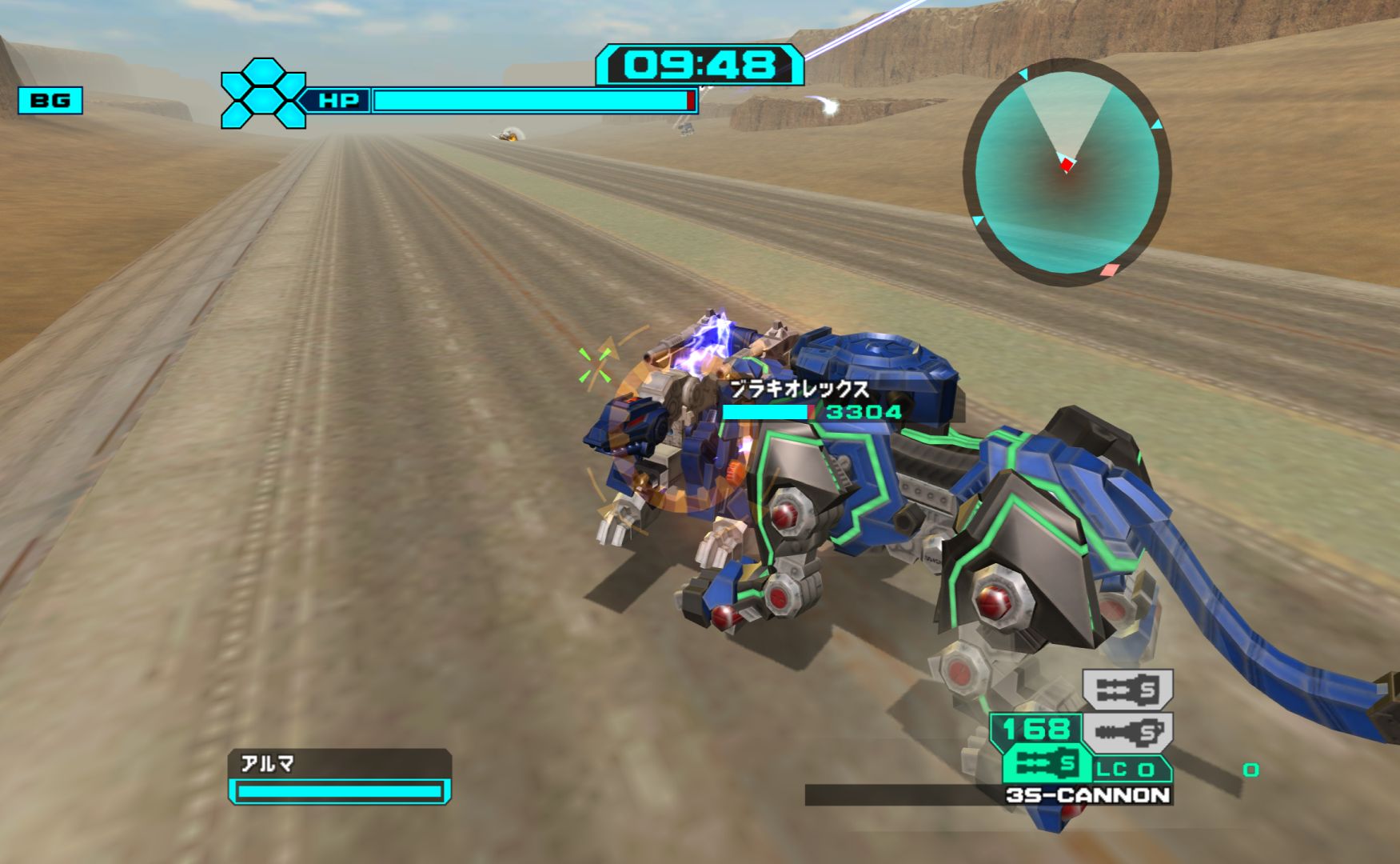This screenshot has width=1400, height=864.
Task: Select the BG badge
Action: 50,101
